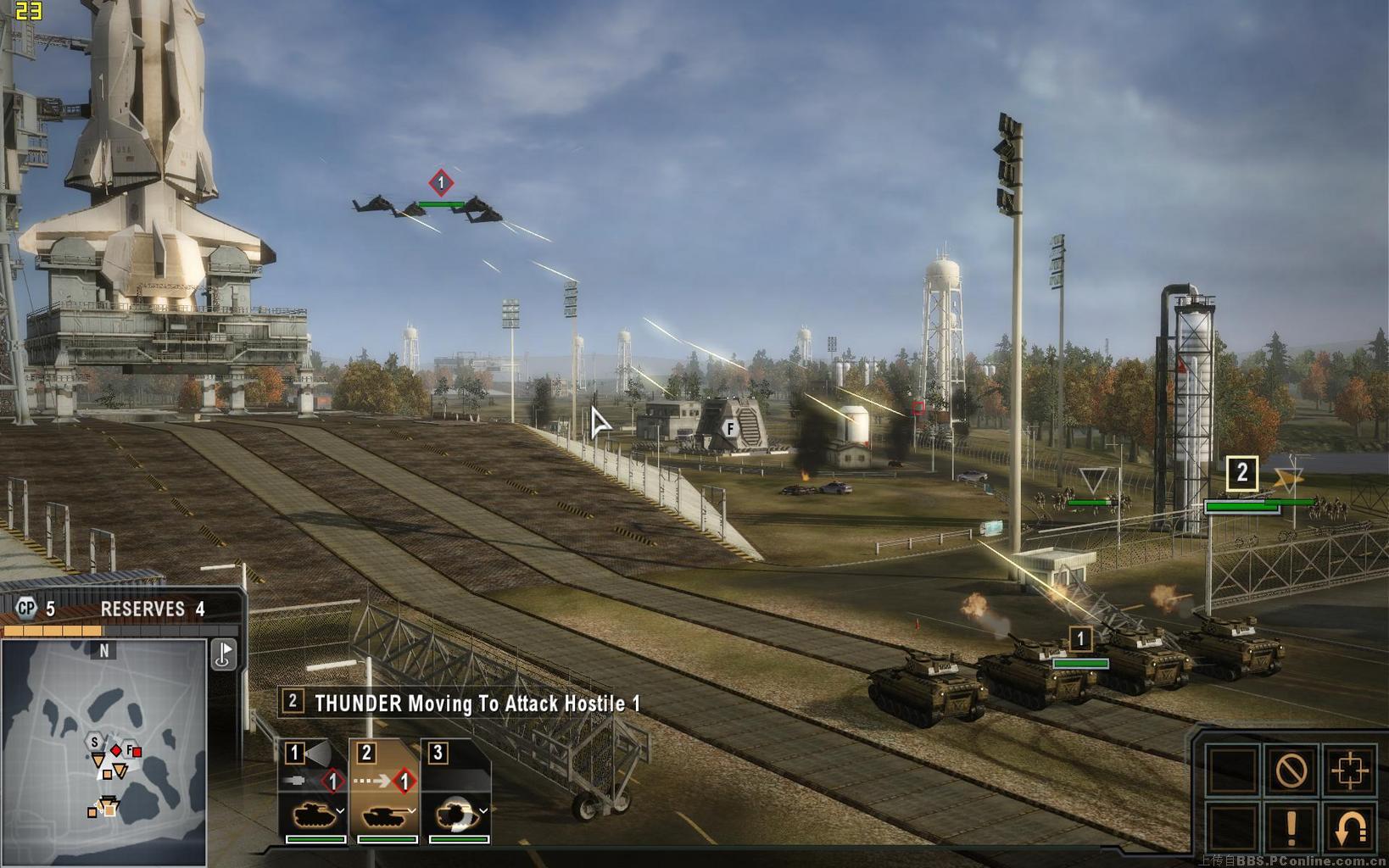
Task: Click the flag waypoint button beside the minimap
Action: click(x=223, y=654)
